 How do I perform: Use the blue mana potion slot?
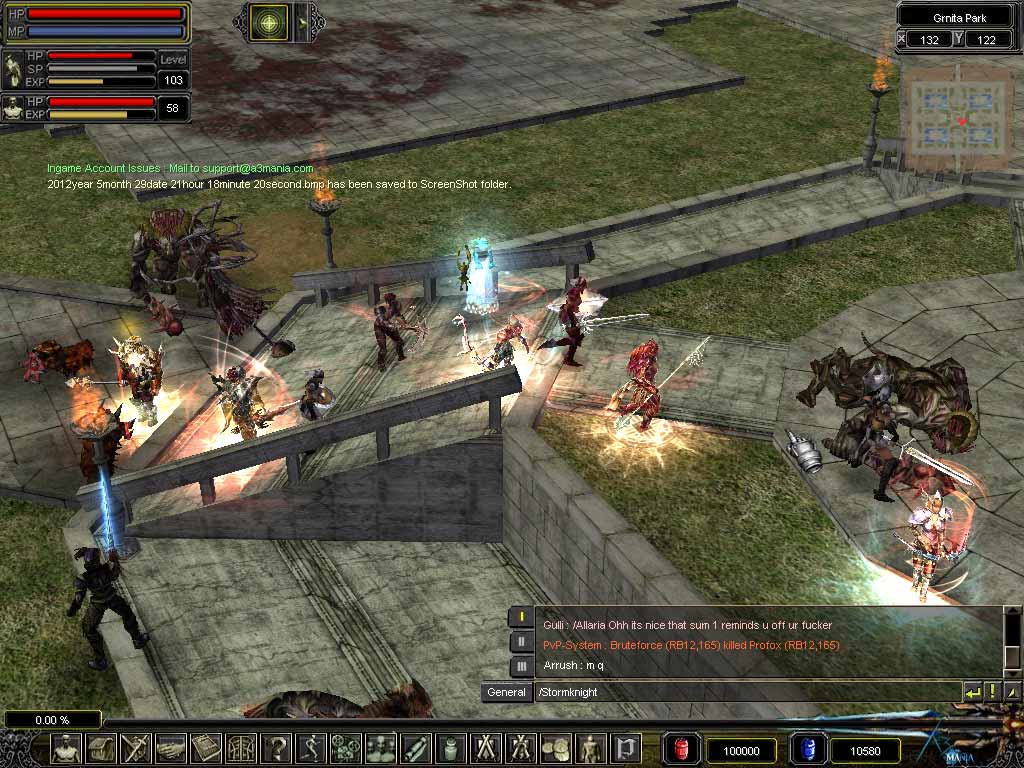tap(806, 749)
